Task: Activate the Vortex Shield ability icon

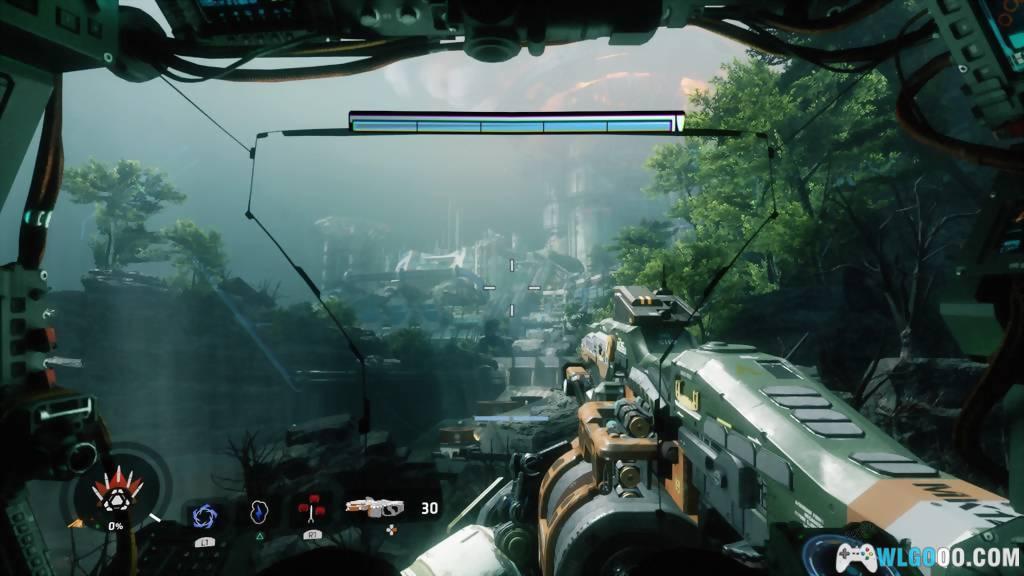Action: (x=204, y=514)
